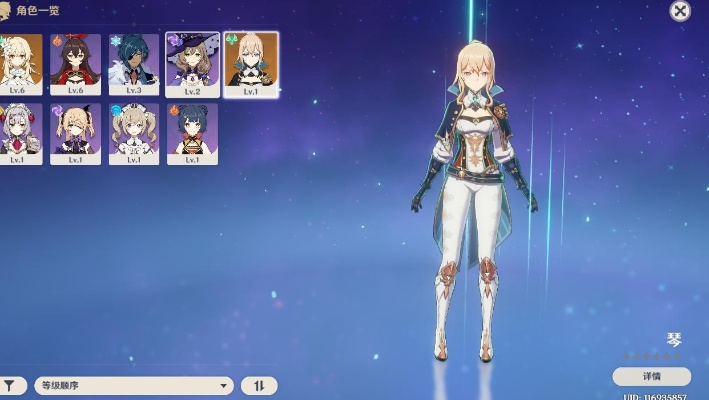Viewport: 709px width, 400px height.
Task: Choose Noelle's maid character card
Action: [x=20, y=133]
